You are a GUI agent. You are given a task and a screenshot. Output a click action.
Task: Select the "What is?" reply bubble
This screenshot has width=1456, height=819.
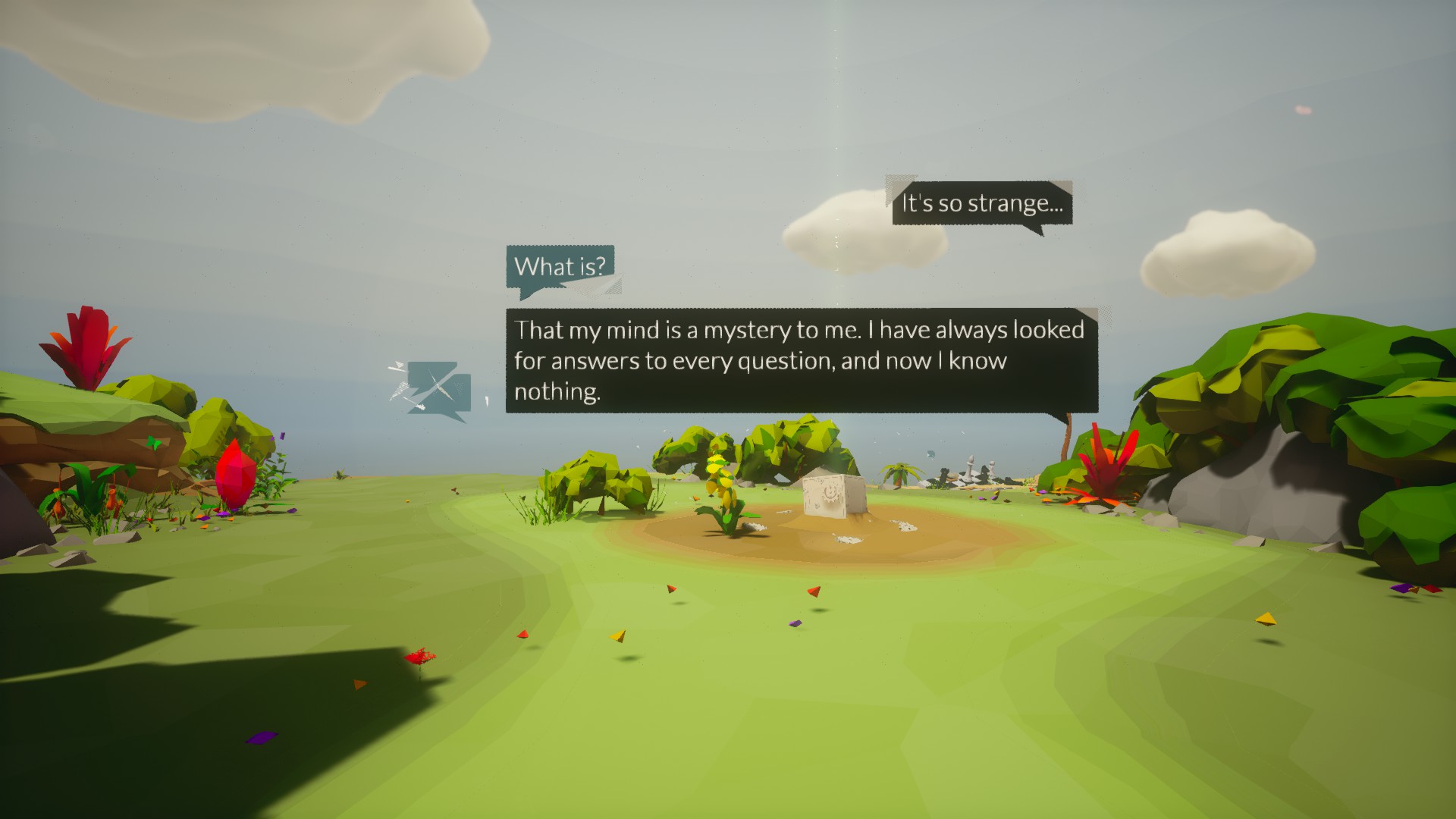[560, 267]
